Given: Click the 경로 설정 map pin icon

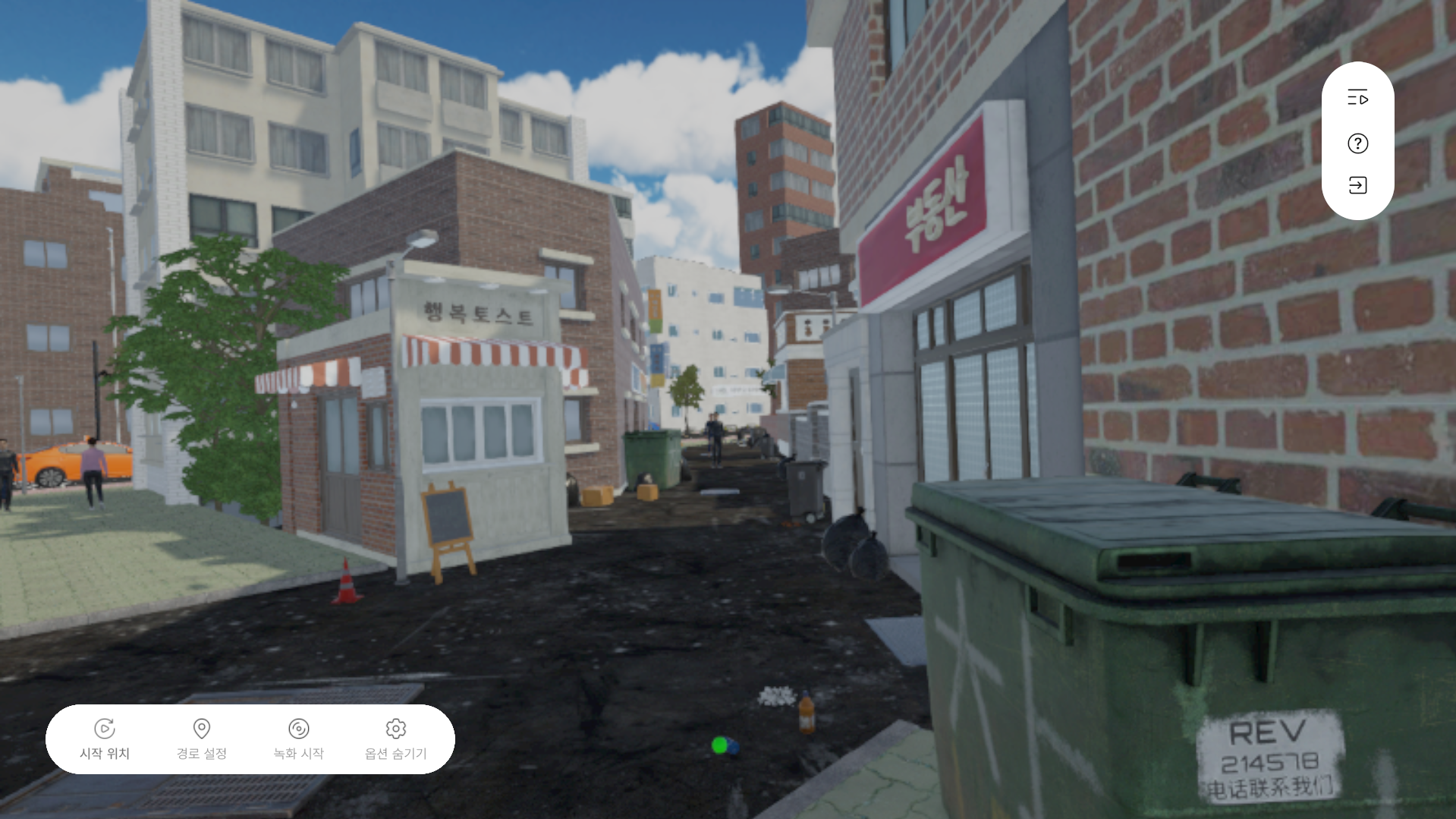Looking at the screenshot, I should coord(202,727).
